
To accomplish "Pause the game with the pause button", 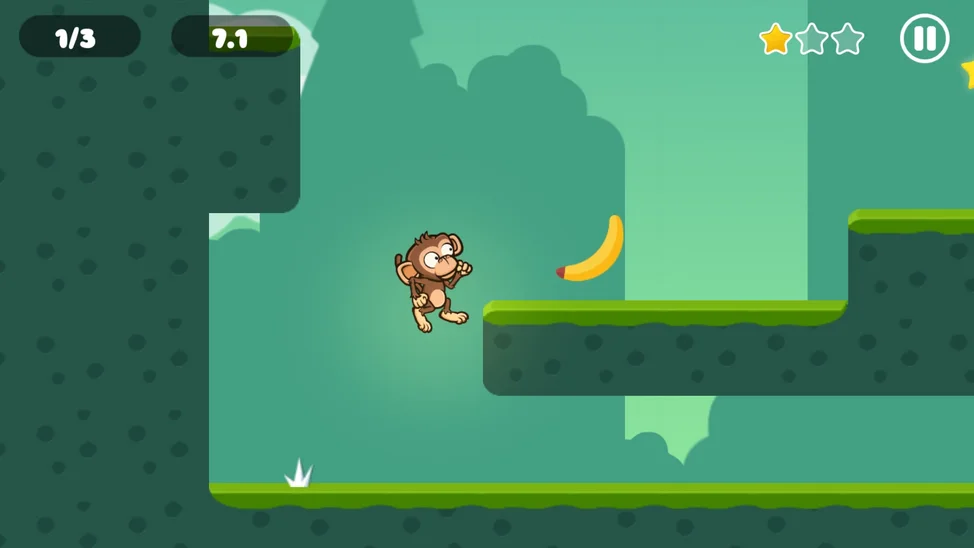I will pyautogui.click(x=924, y=39).
